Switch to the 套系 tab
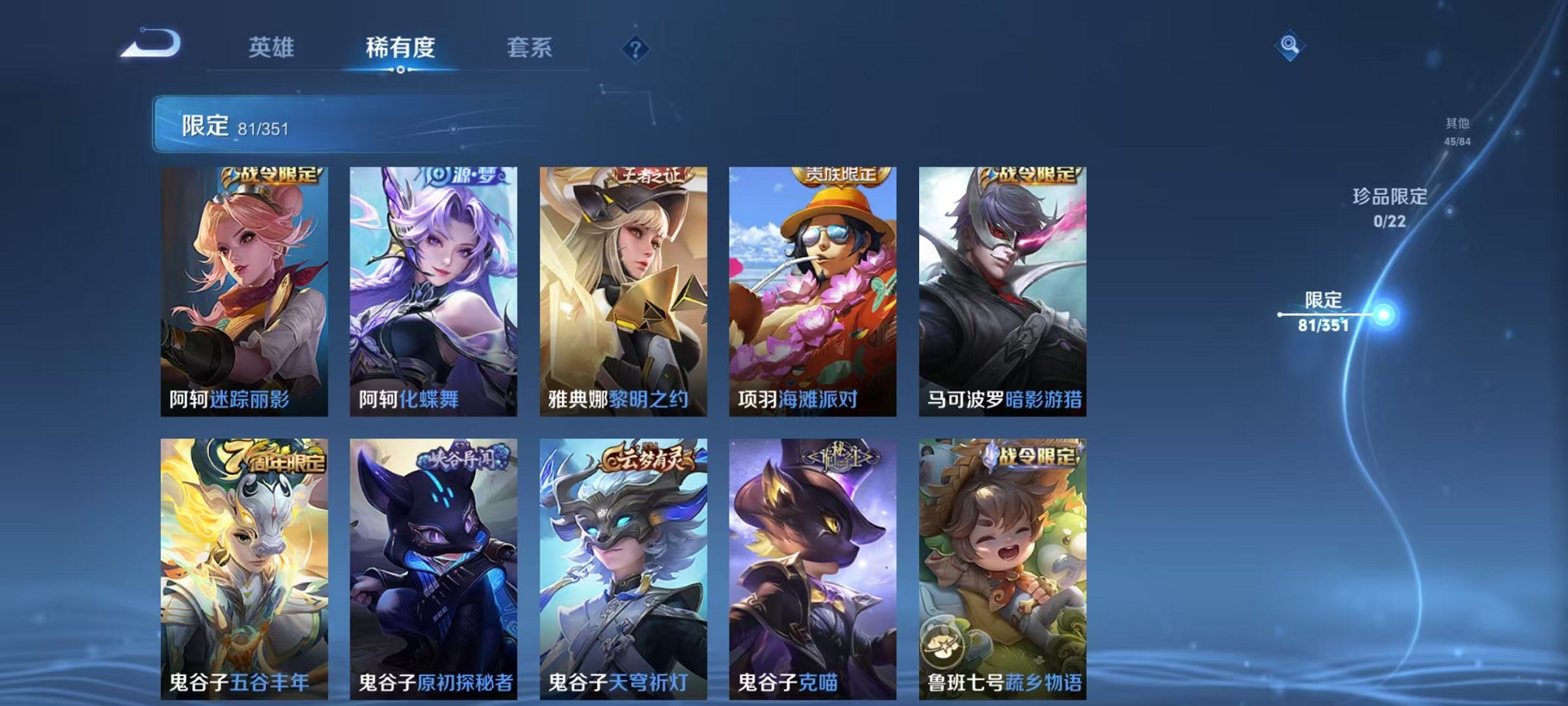This screenshot has height=706, width=1568. coord(530,48)
